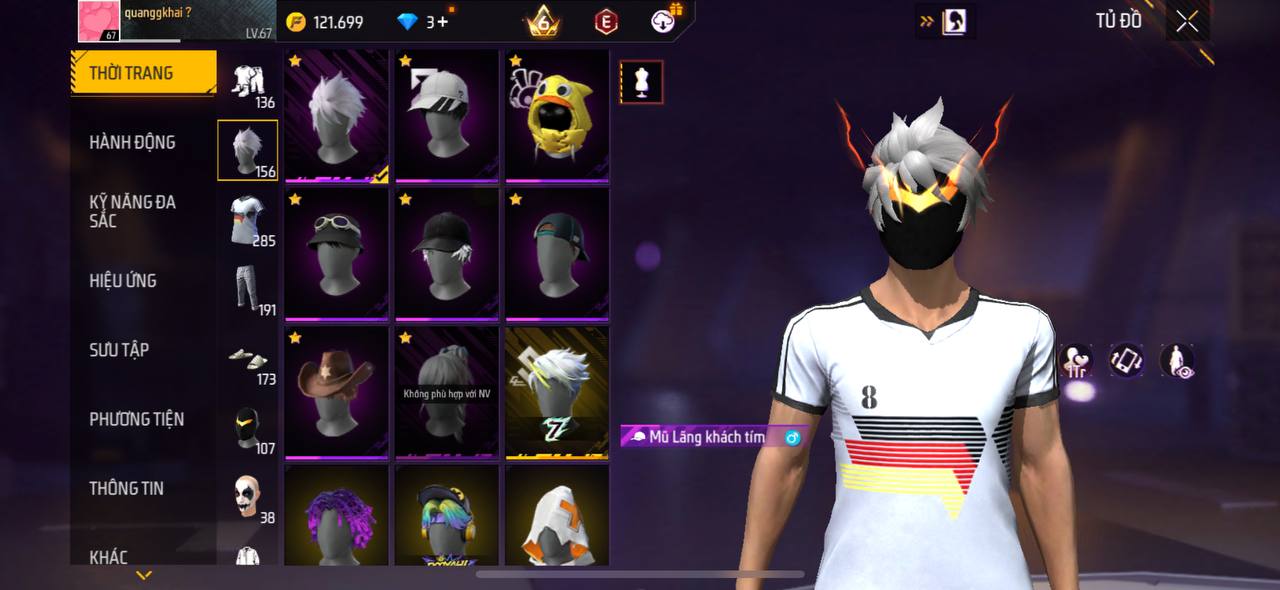Open the HIỆU ỨNG section
The image size is (1280, 590).
[123, 281]
